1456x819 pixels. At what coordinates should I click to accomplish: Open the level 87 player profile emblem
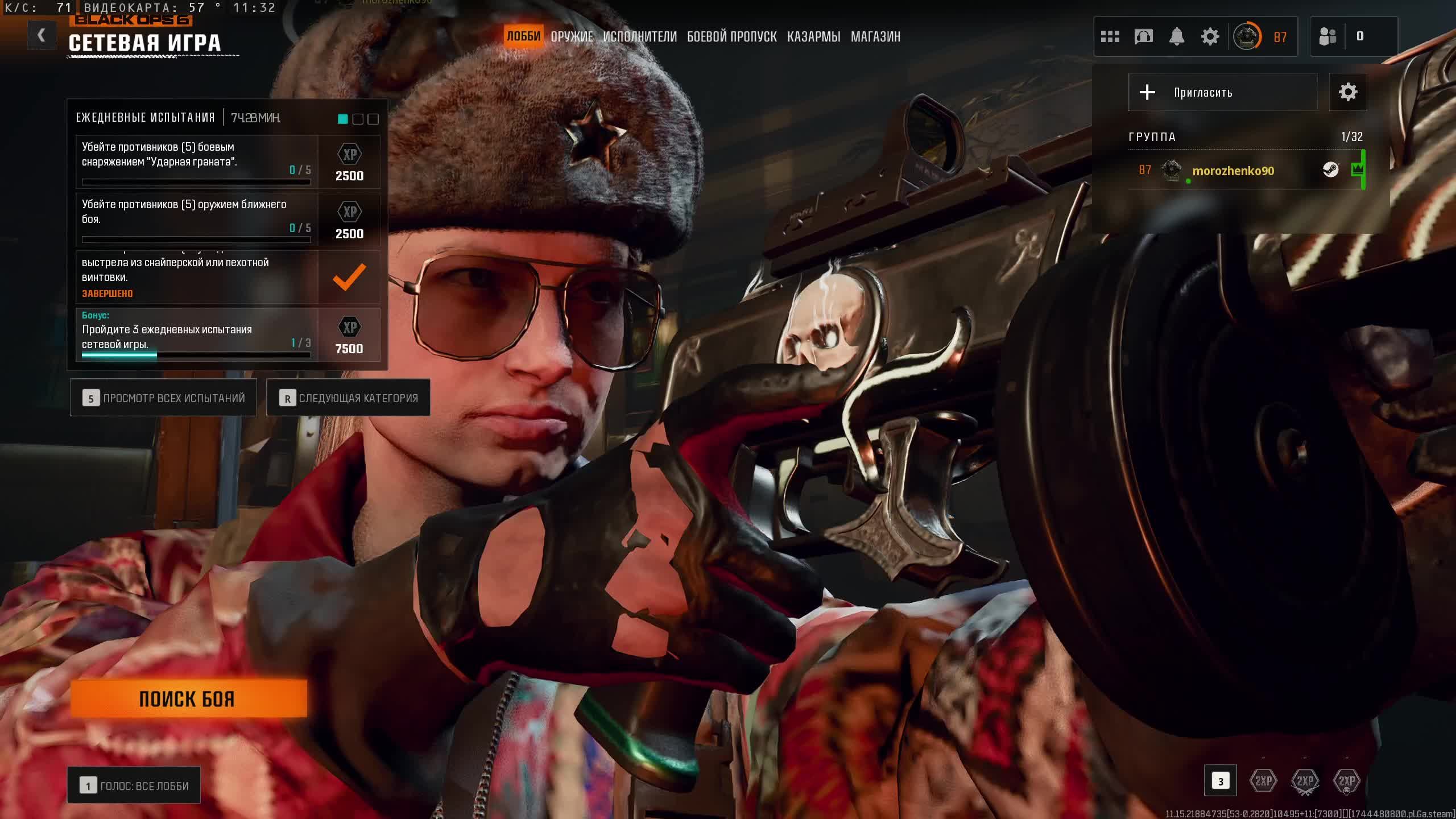pos(1247,37)
